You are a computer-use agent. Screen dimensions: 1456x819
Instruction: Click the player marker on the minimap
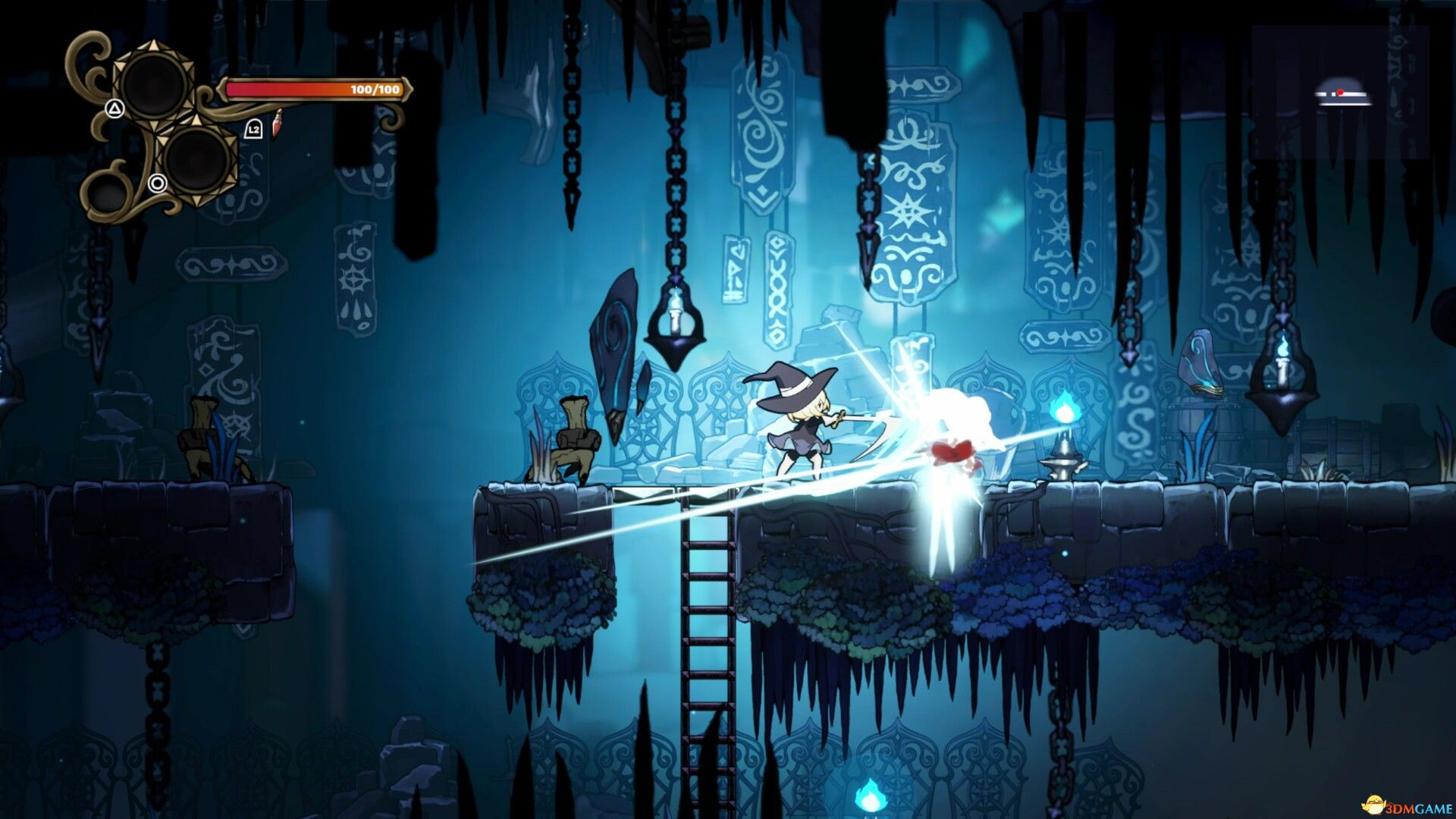pyautogui.click(x=1341, y=93)
